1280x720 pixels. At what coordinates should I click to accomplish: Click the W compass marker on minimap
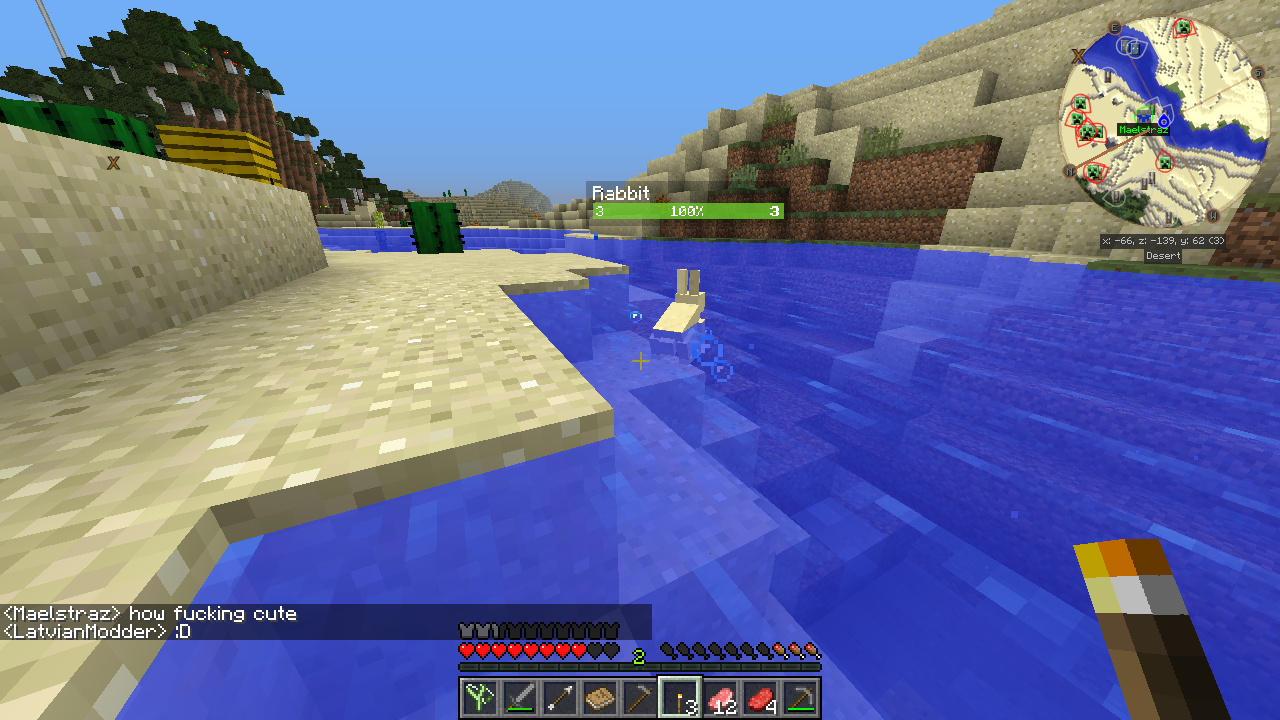click(x=1212, y=214)
